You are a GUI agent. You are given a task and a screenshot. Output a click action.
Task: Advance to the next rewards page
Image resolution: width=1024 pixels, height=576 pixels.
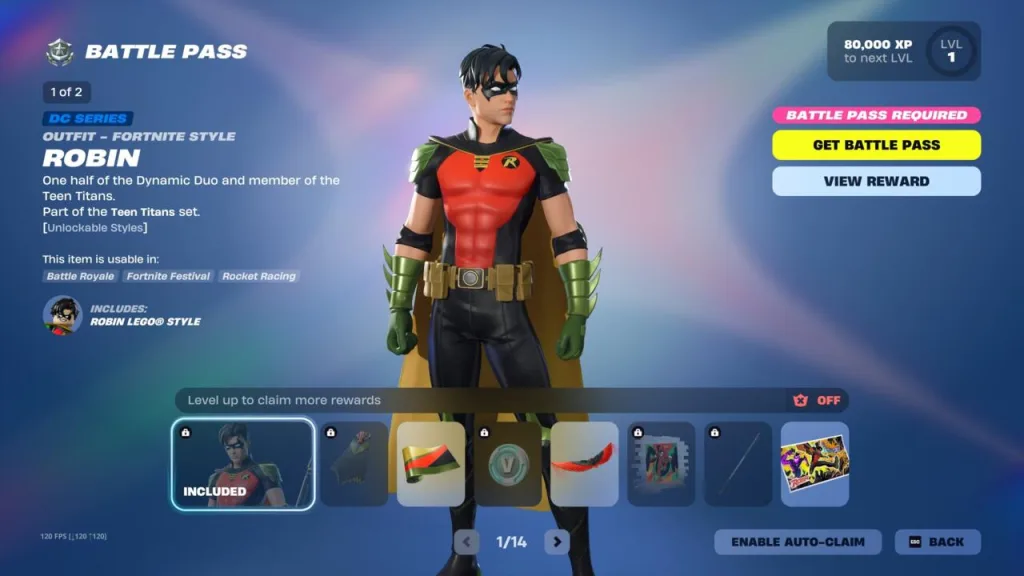557,542
